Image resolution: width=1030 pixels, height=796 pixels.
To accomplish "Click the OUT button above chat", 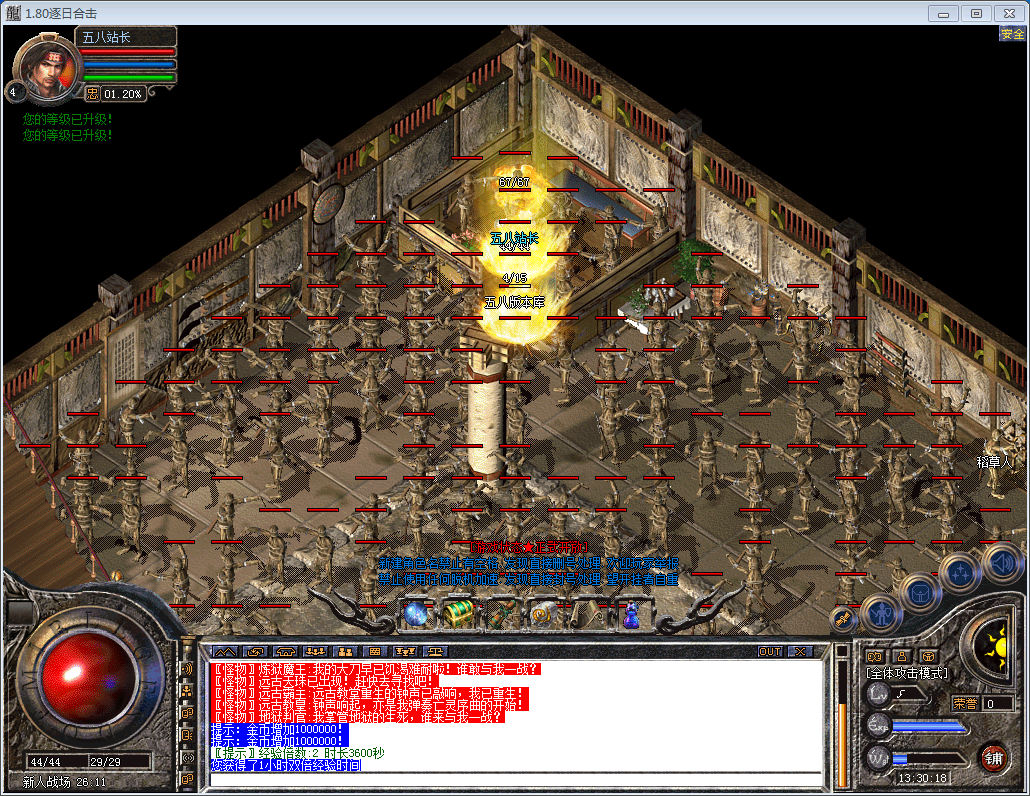I will coord(769,651).
